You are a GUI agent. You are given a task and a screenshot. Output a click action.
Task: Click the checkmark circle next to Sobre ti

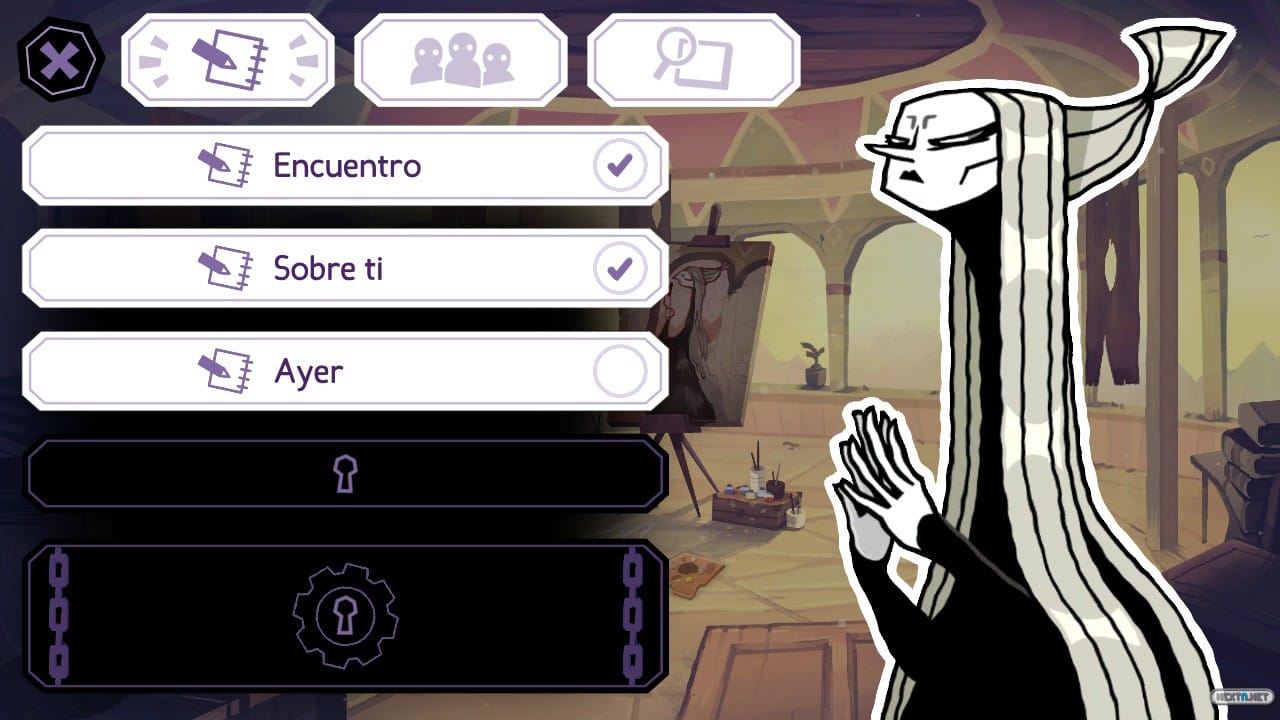tap(622, 266)
